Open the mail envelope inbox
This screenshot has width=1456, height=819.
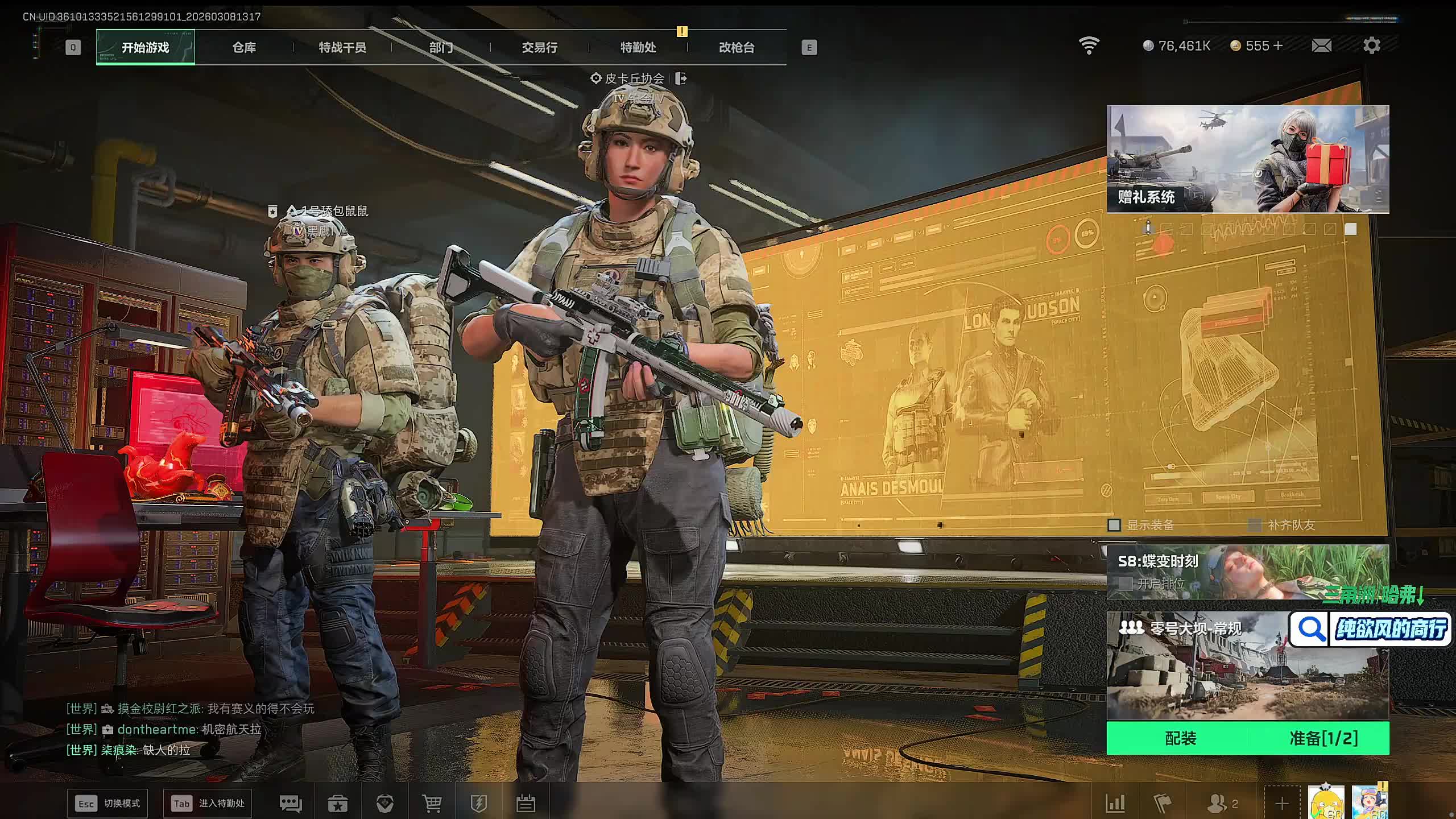tap(1321, 45)
